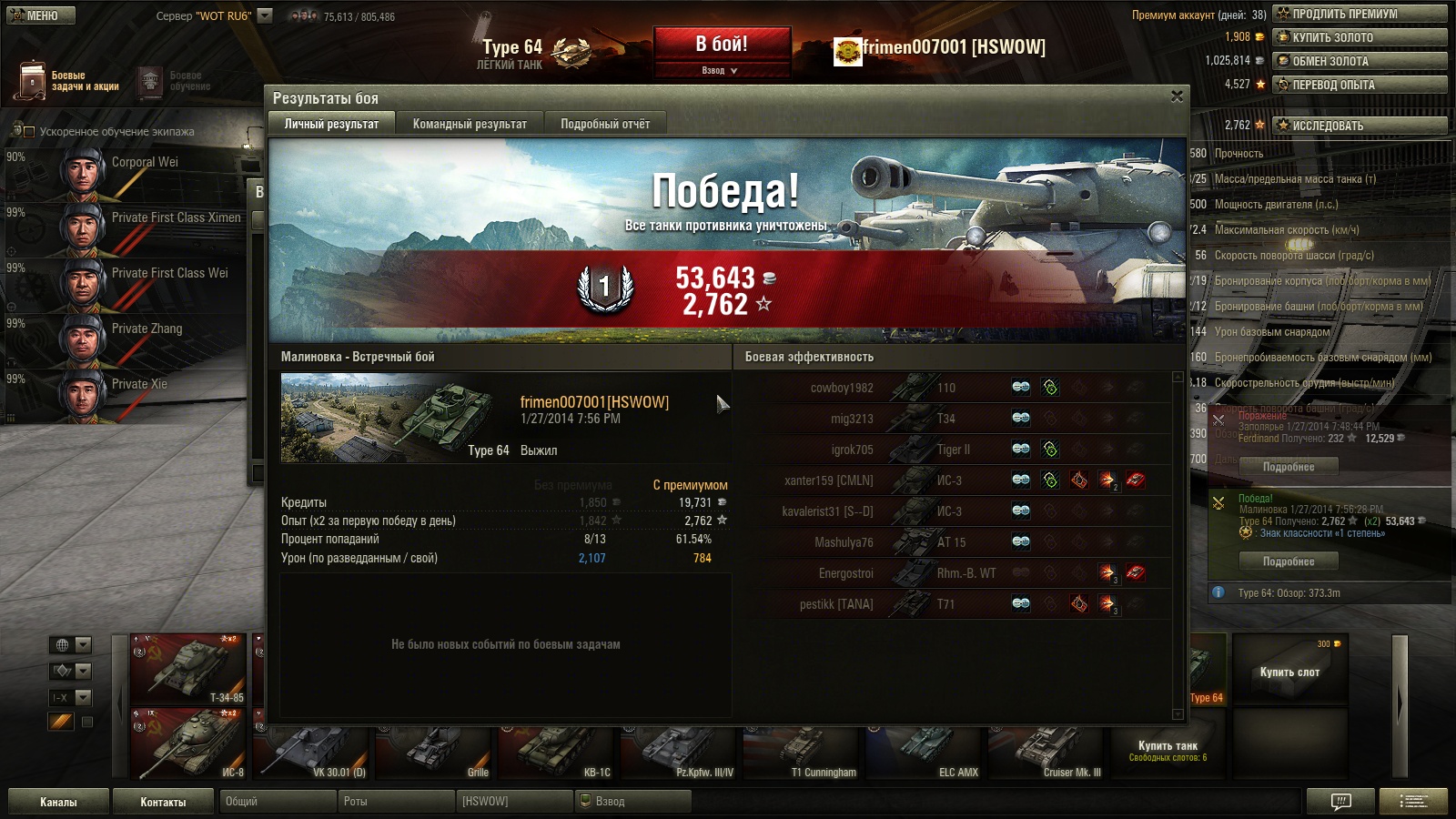Buy a tank slot via Купить слот
Image resolution: width=1456 pixels, height=819 pixels.
(1289, 672)
